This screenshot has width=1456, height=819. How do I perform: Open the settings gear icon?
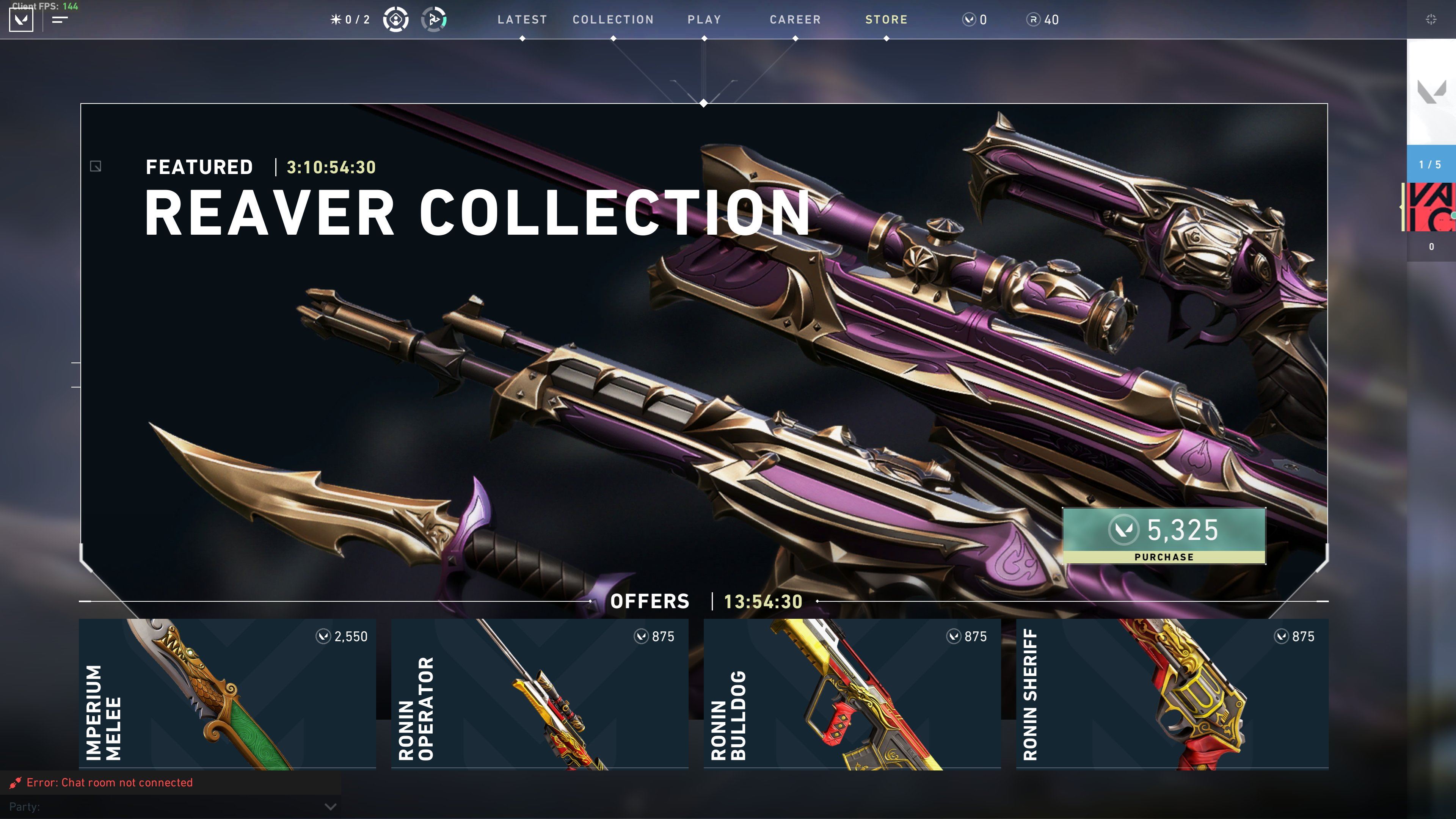[1431, 20]
